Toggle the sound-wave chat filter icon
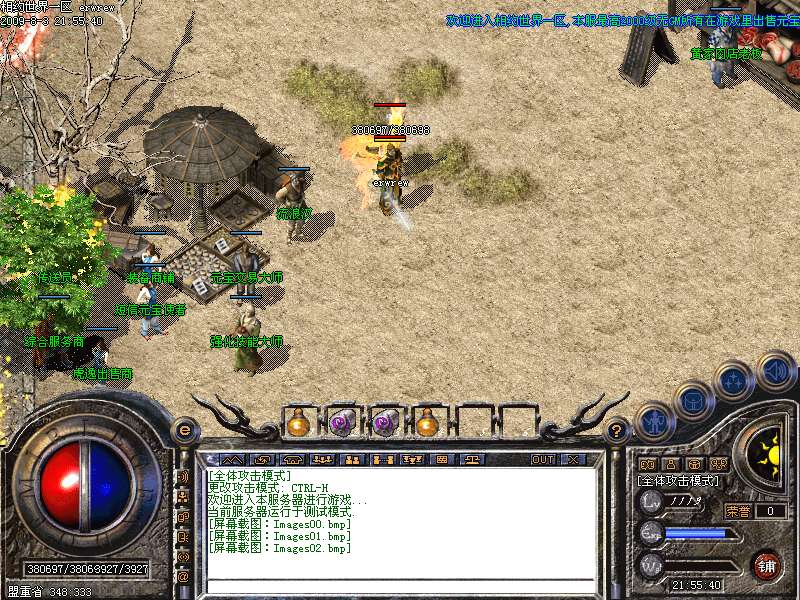800x600 pixels. (183, 477)
